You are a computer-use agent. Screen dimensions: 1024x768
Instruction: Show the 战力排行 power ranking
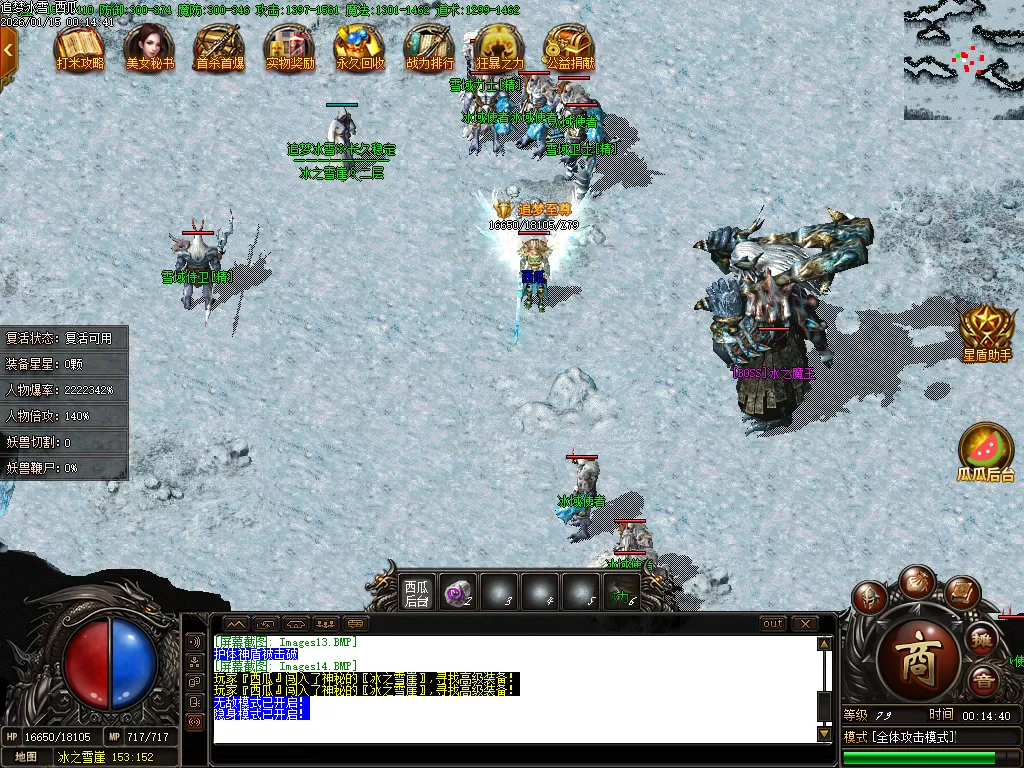430,48
